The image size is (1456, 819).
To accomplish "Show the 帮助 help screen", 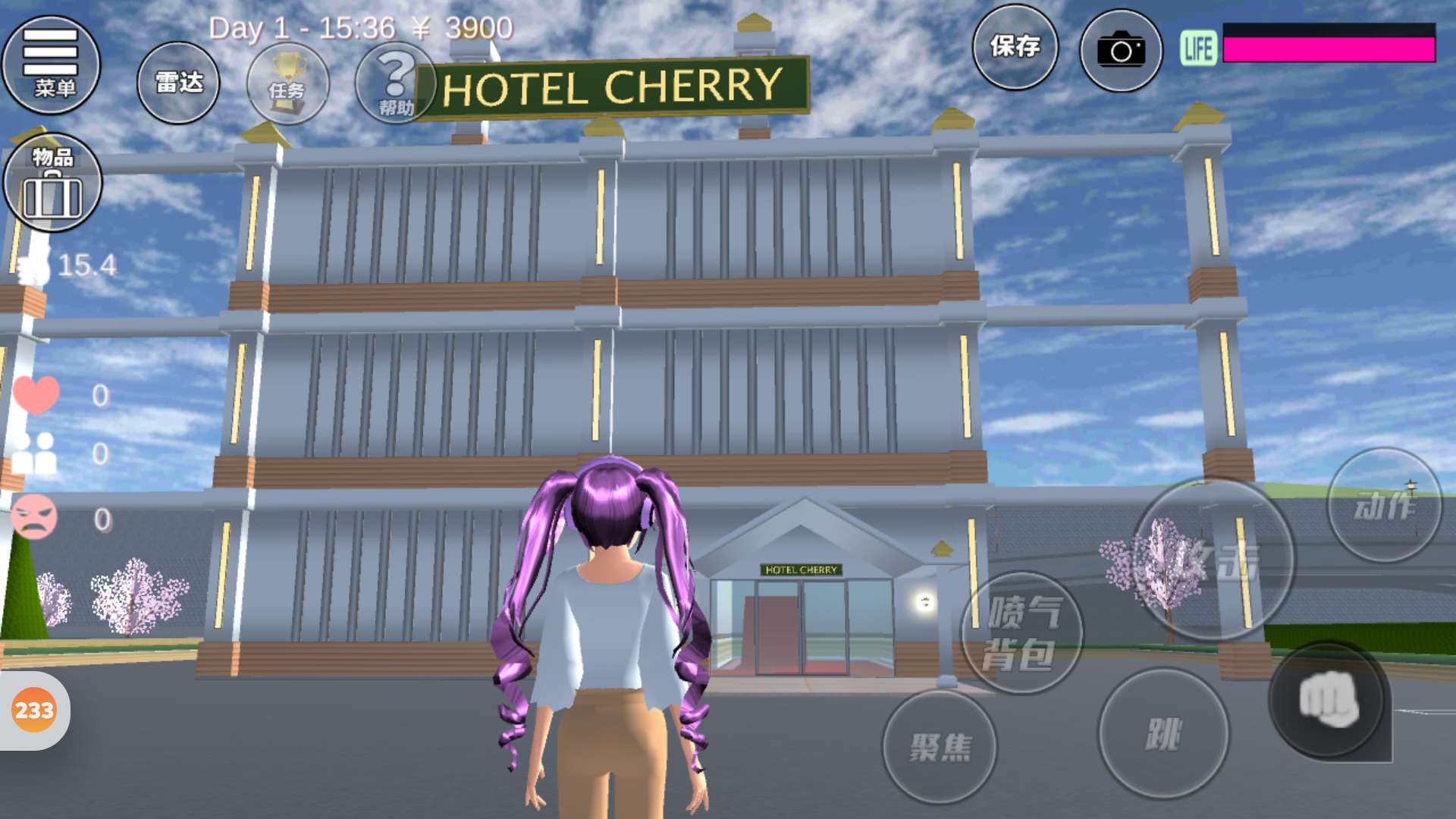I will [394, 83].
